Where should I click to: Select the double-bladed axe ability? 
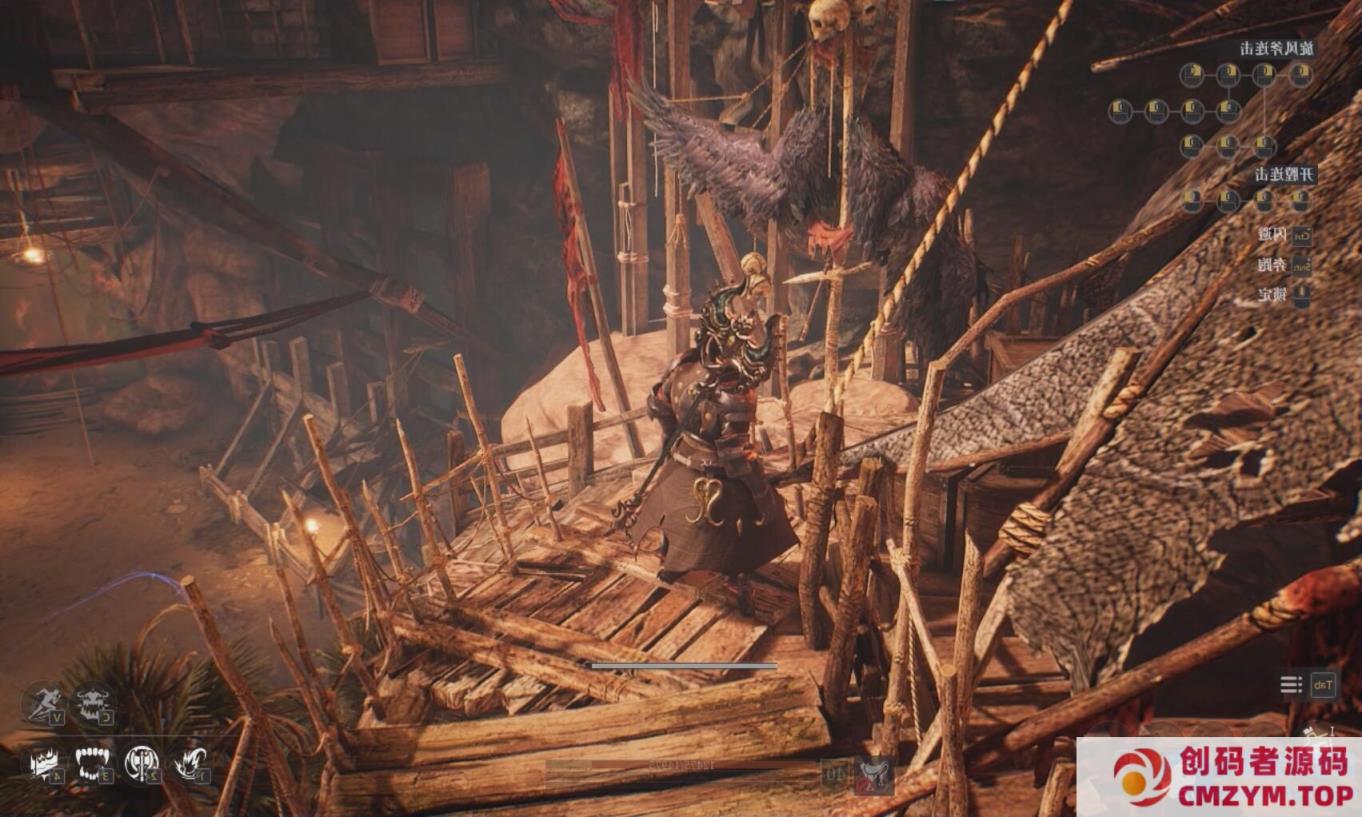coord(141,765)
